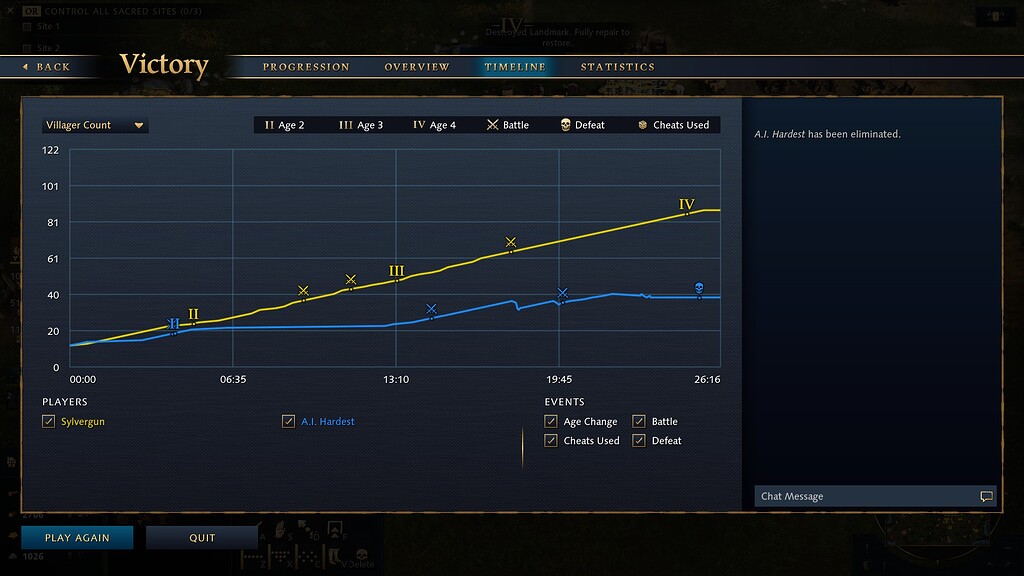
Task: Quit the match results screen
Action: point(202,538)
